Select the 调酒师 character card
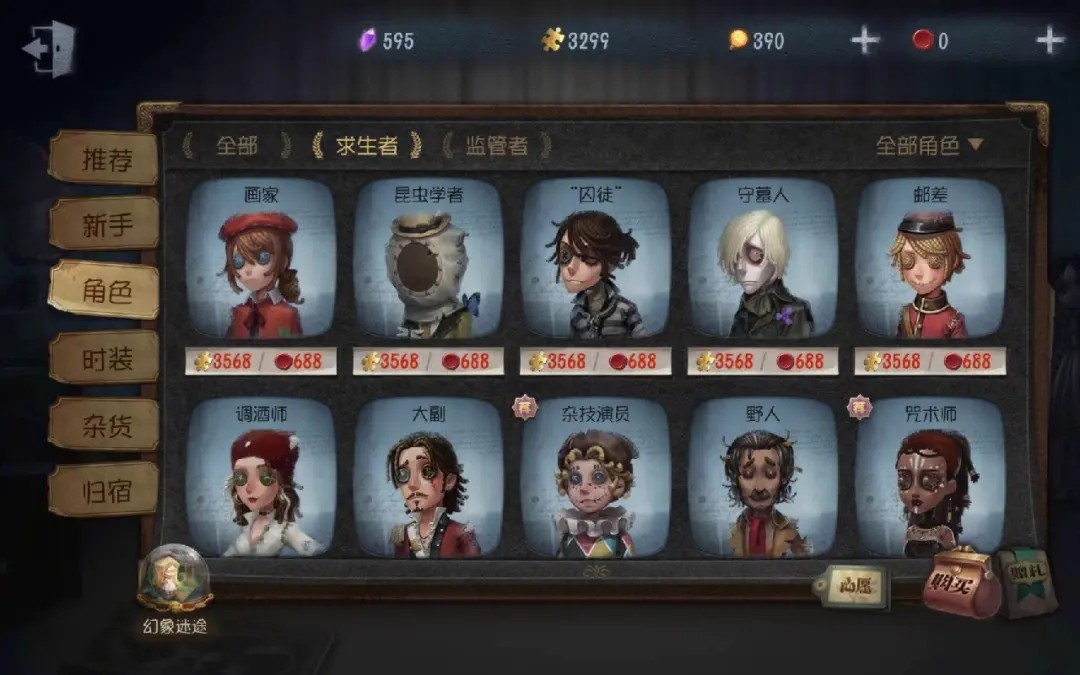 click(261, 478)
